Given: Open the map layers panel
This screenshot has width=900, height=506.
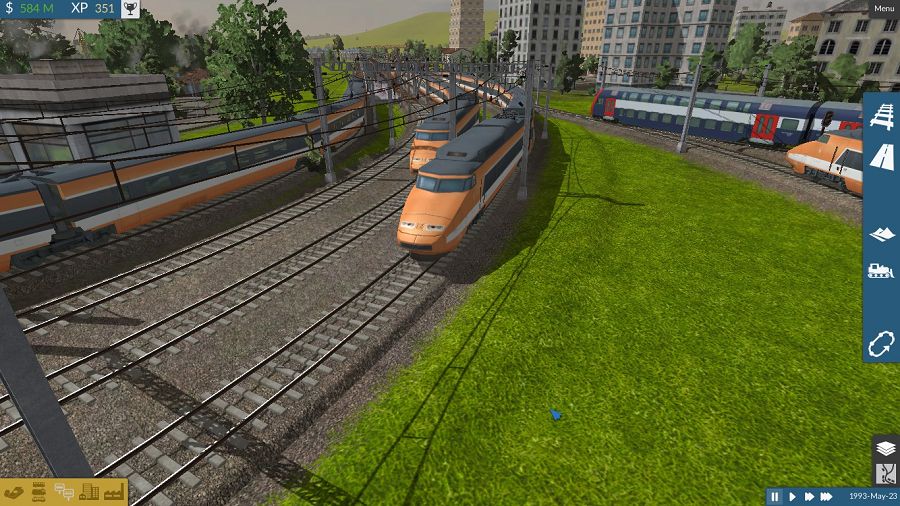Looking at the screenshot, I should pos(886,448).
